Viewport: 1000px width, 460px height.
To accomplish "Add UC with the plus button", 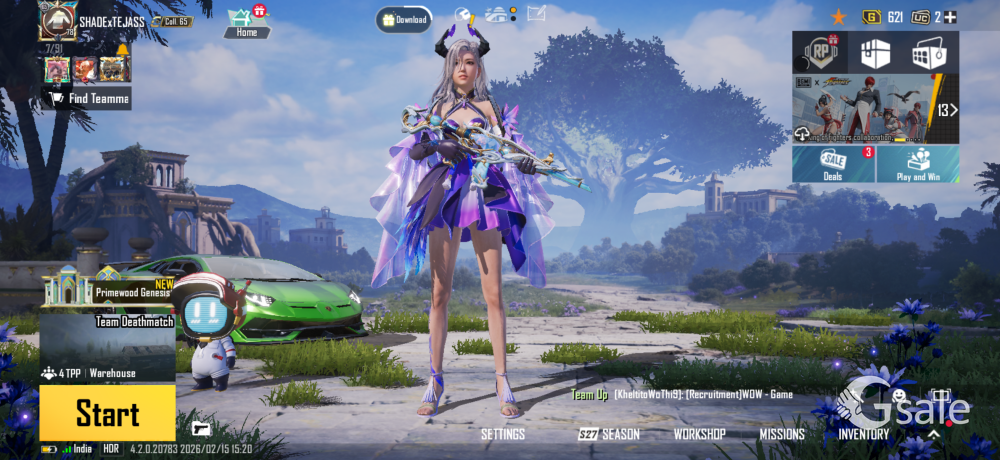I will 950,17.
